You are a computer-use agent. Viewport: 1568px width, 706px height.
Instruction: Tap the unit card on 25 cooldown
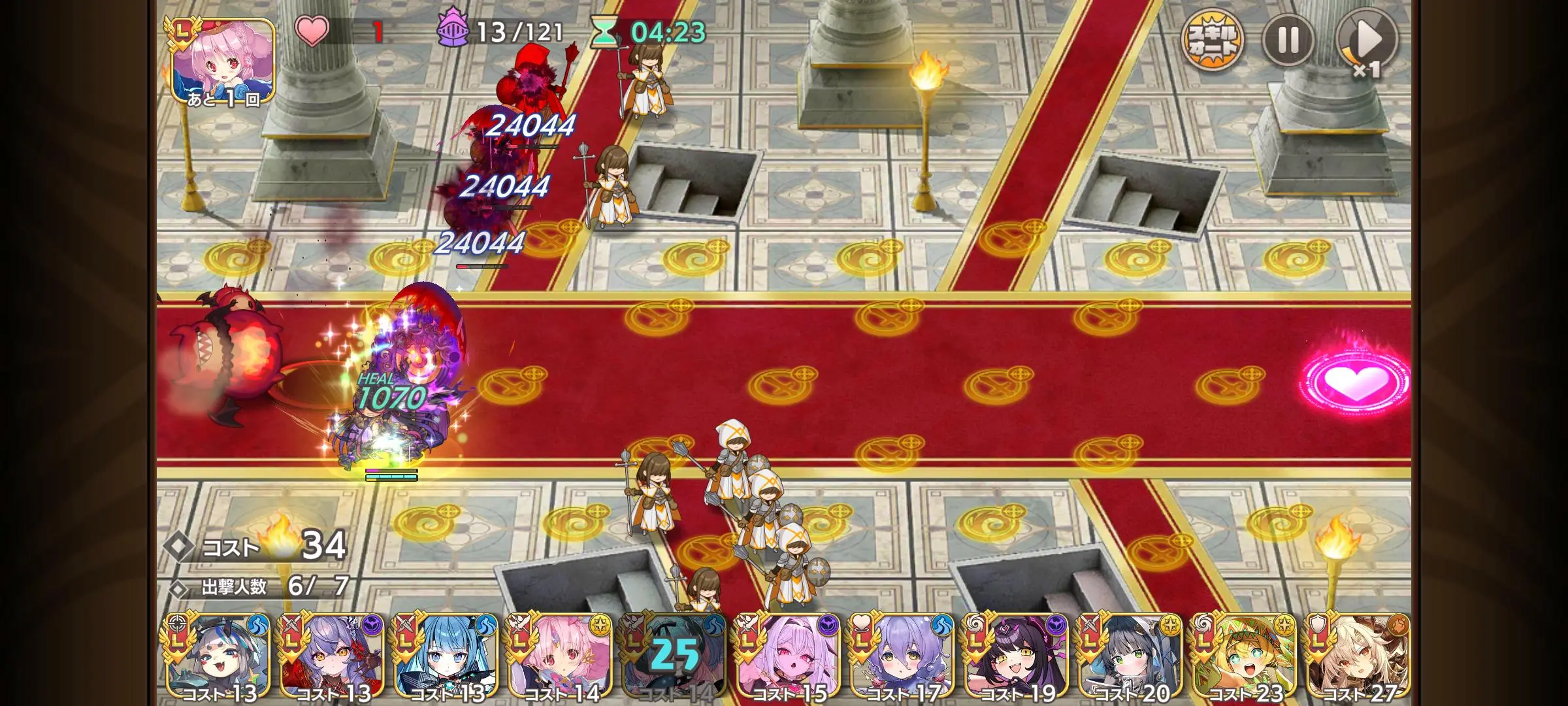(x=674, y=657)
